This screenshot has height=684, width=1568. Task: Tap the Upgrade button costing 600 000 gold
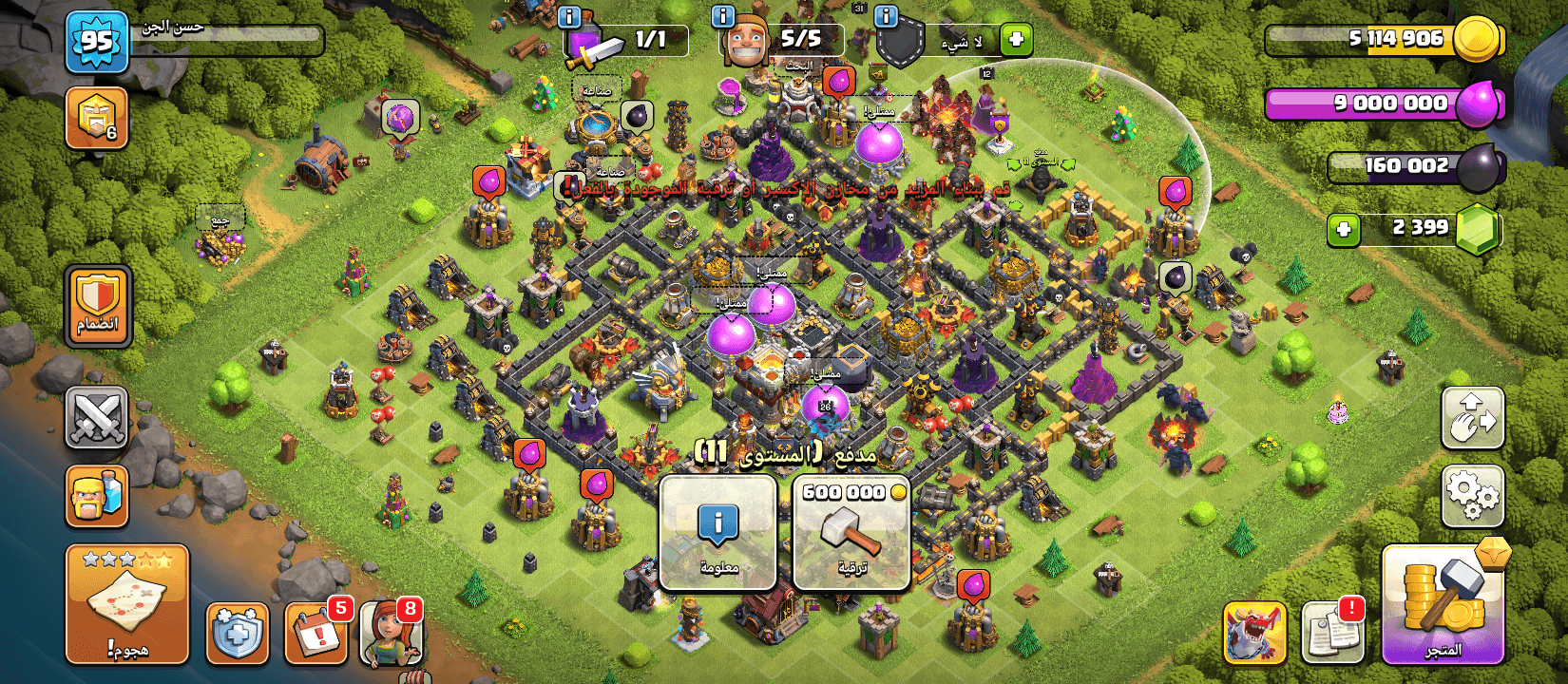pos(851,533)
